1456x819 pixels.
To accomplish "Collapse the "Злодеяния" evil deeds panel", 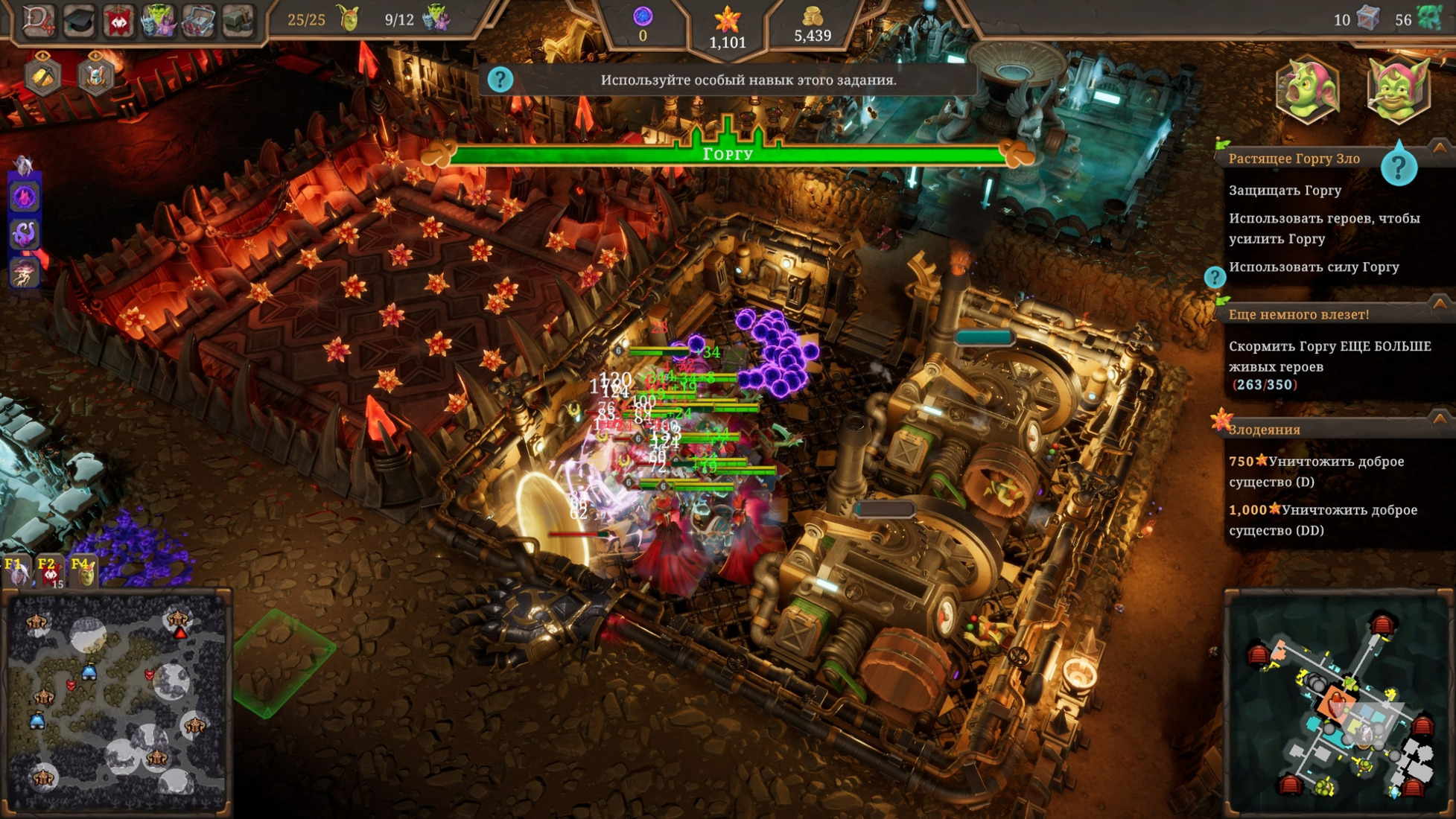I will 1440,419.
